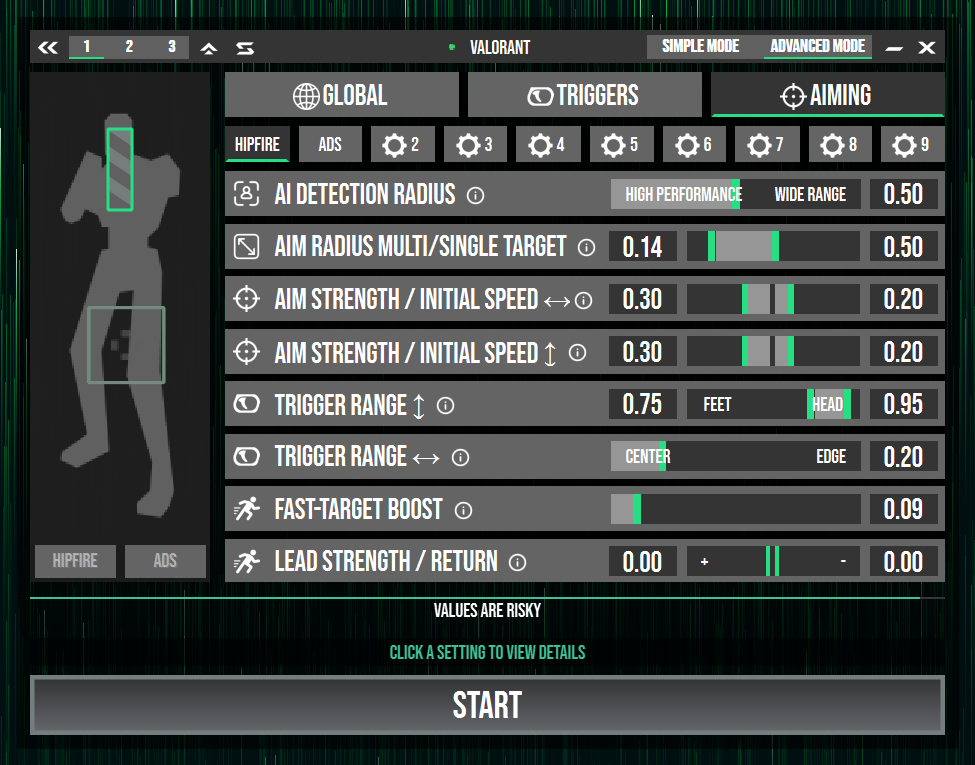Switch to SIMPLE MODE
Viewport: 975px width, 765px height.
[x=700, y=47]
